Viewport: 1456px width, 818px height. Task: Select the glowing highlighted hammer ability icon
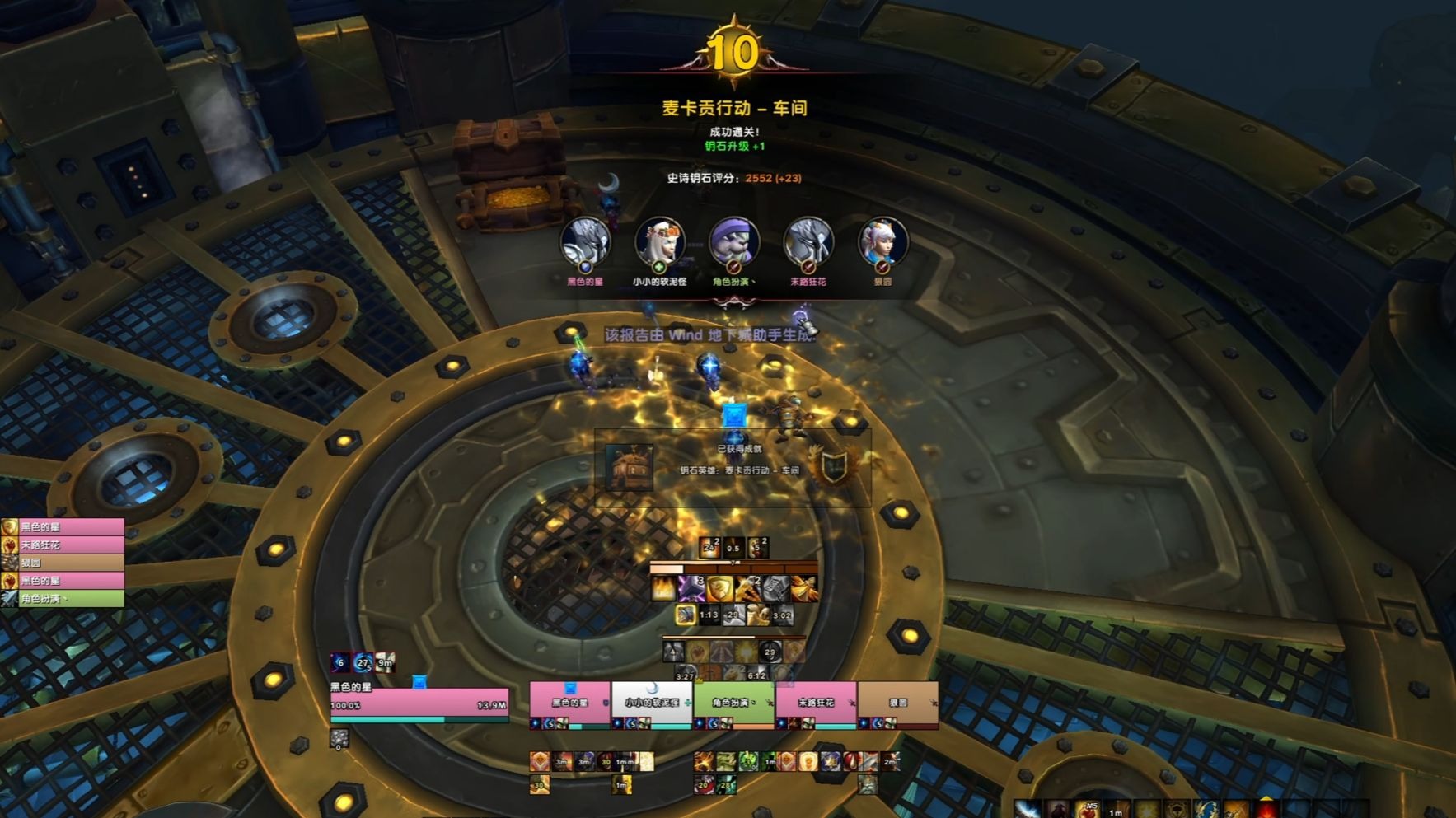tap(686, 615)
